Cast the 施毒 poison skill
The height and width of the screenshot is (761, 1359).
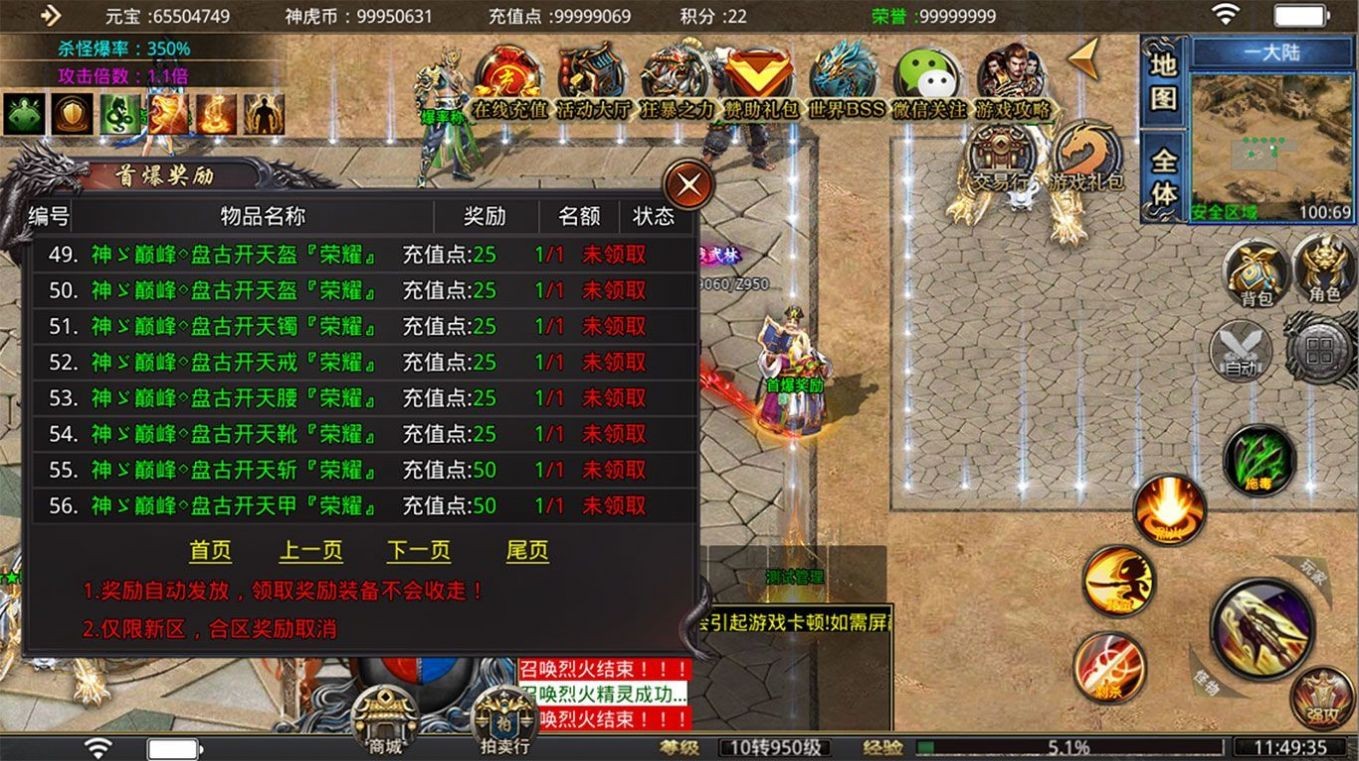[1257, 460]
